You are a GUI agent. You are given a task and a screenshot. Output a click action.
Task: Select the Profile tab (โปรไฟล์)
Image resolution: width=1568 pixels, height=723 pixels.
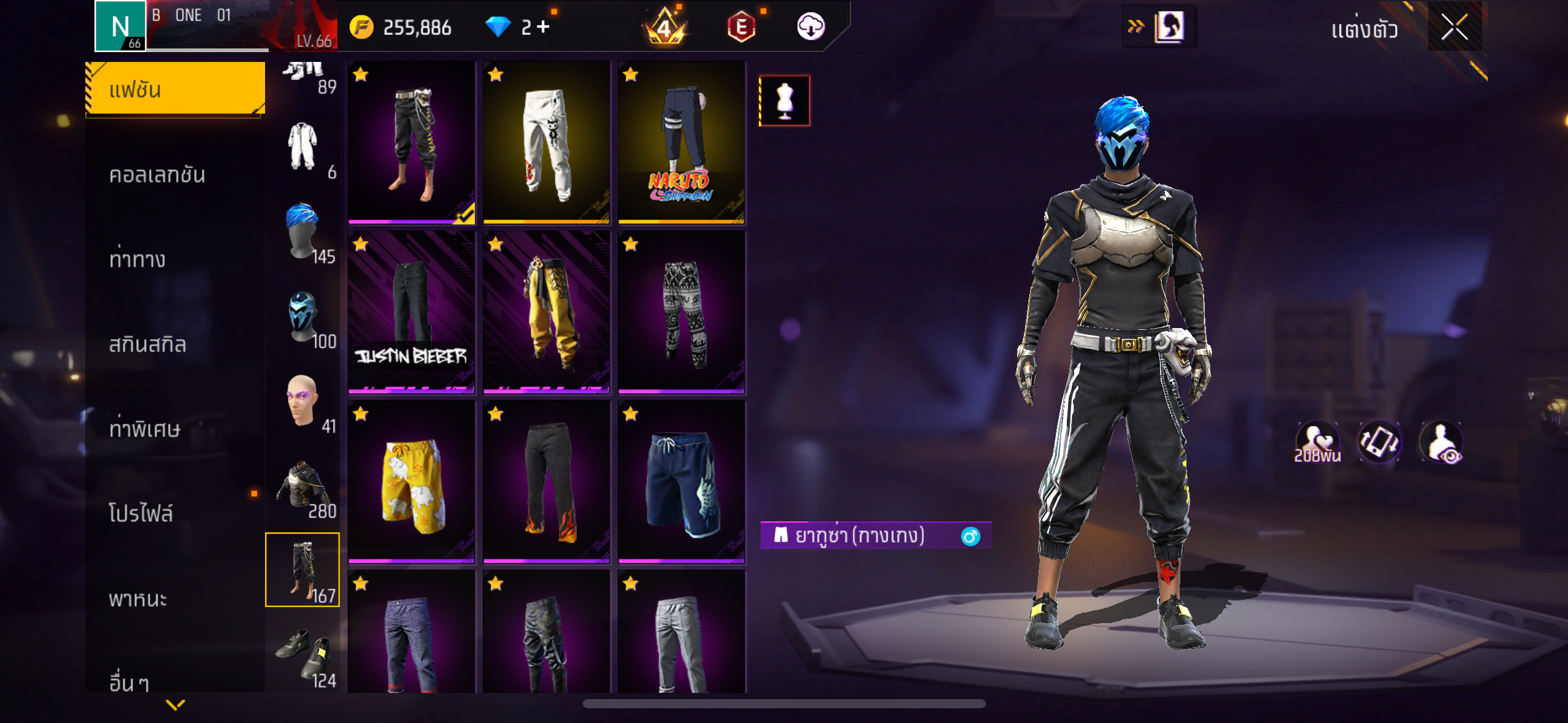(x=141, y=514)
